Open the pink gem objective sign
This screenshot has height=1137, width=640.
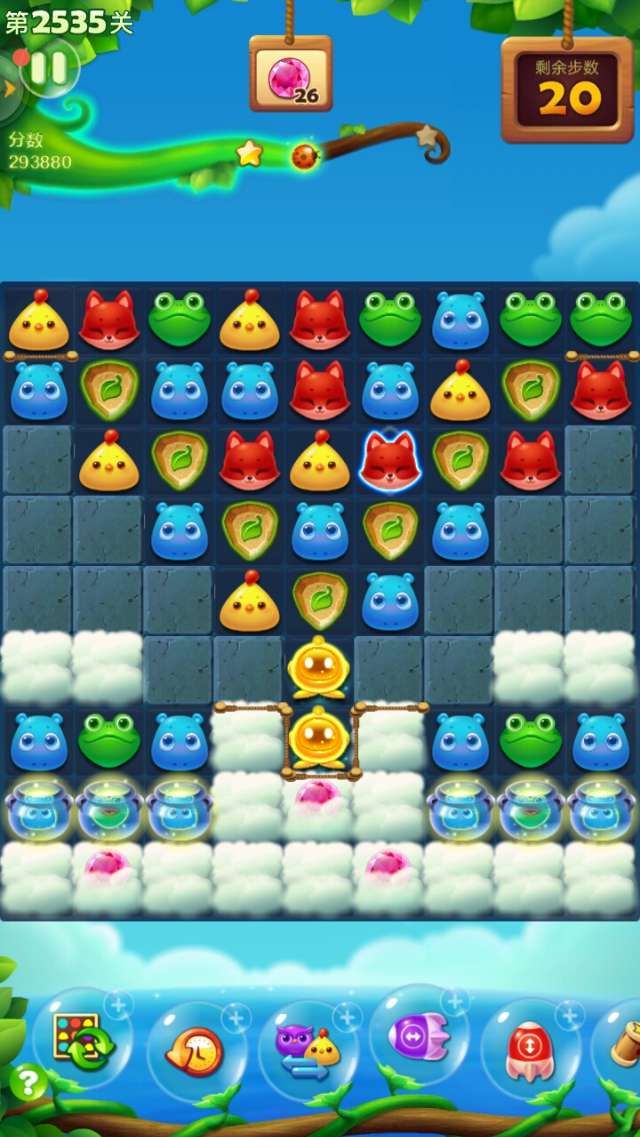click(x=291, y=75)
